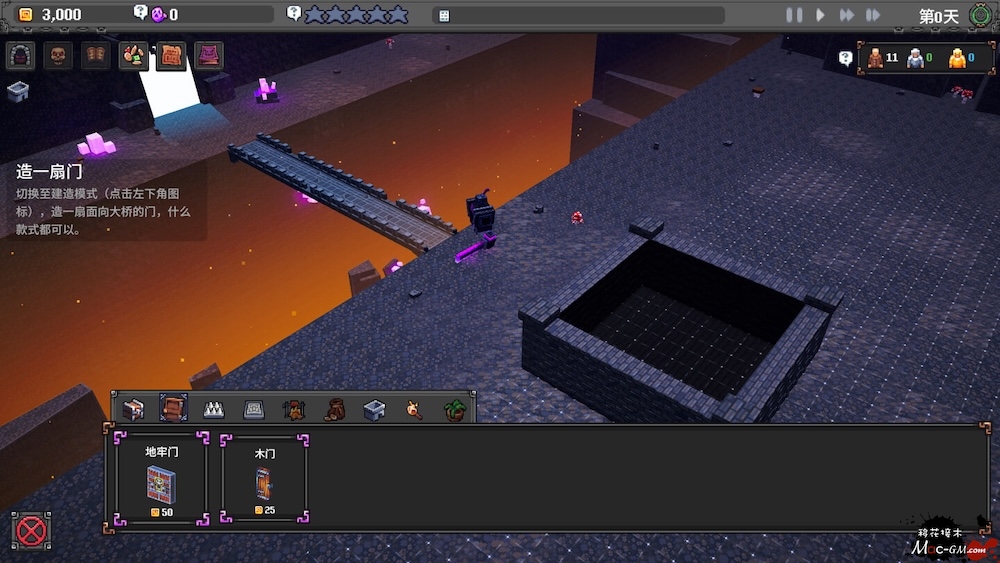Open the orange map scroll menu
The image size is (1000, 563).
click(171, 55)
